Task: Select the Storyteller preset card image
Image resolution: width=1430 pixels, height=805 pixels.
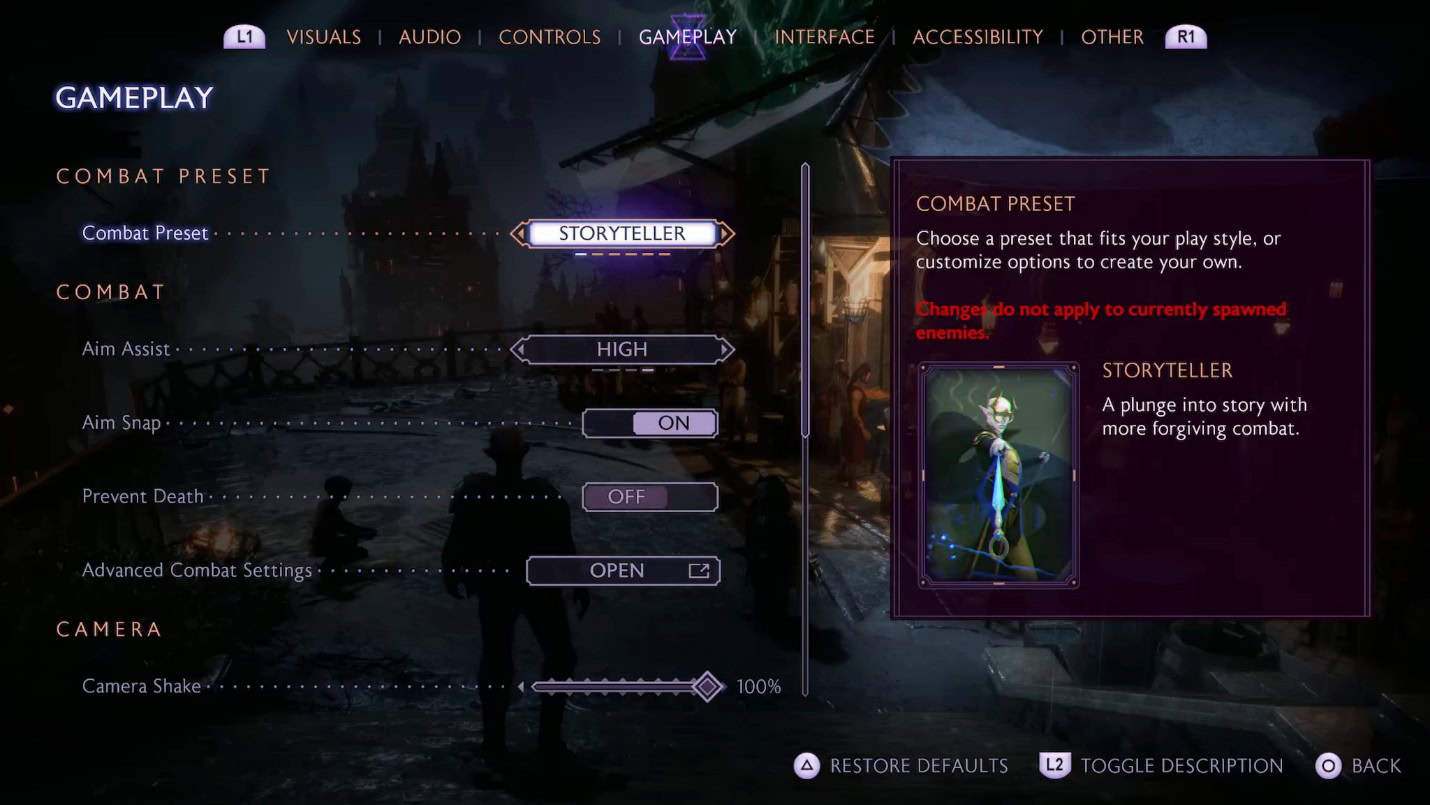Action: [998, 474]
